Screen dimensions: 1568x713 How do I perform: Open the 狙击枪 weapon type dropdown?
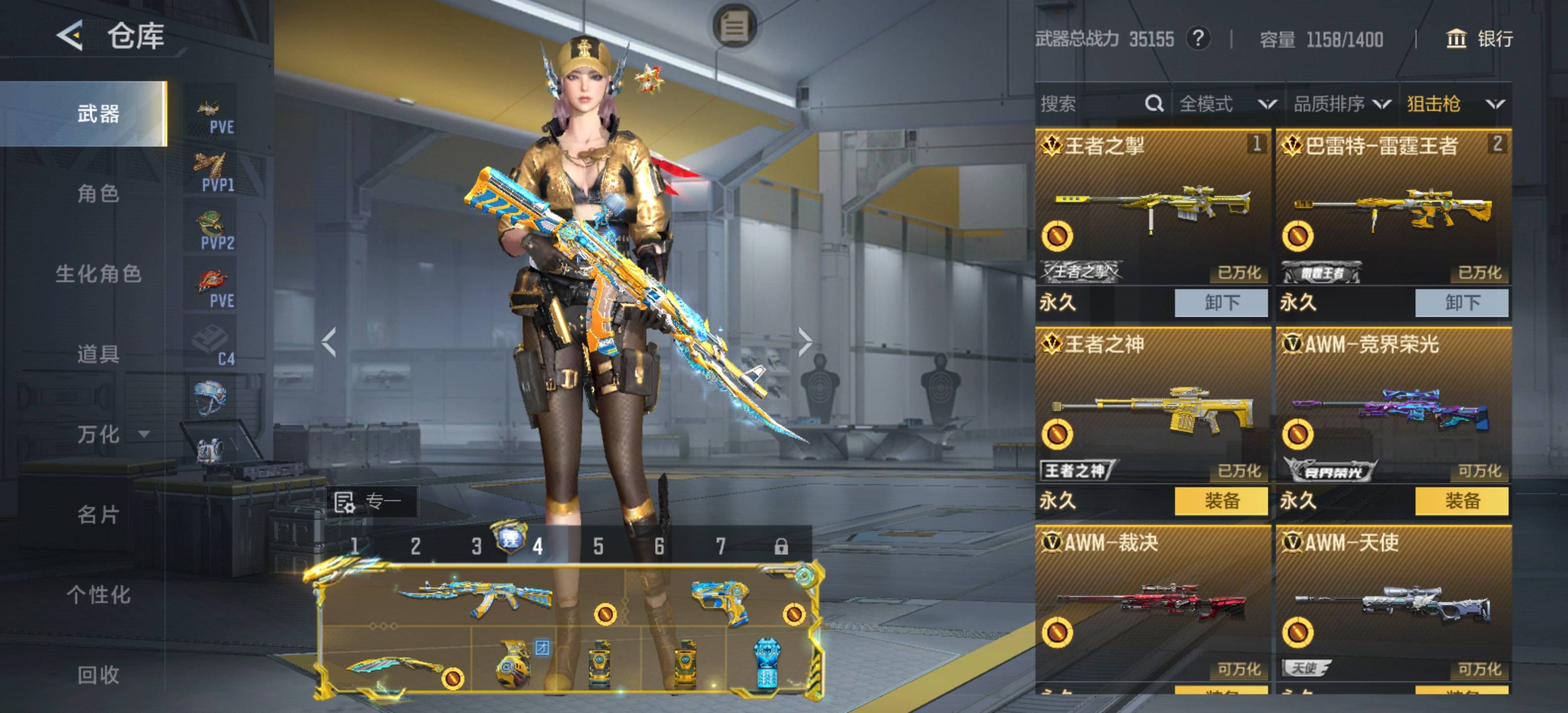point(1455,104)
